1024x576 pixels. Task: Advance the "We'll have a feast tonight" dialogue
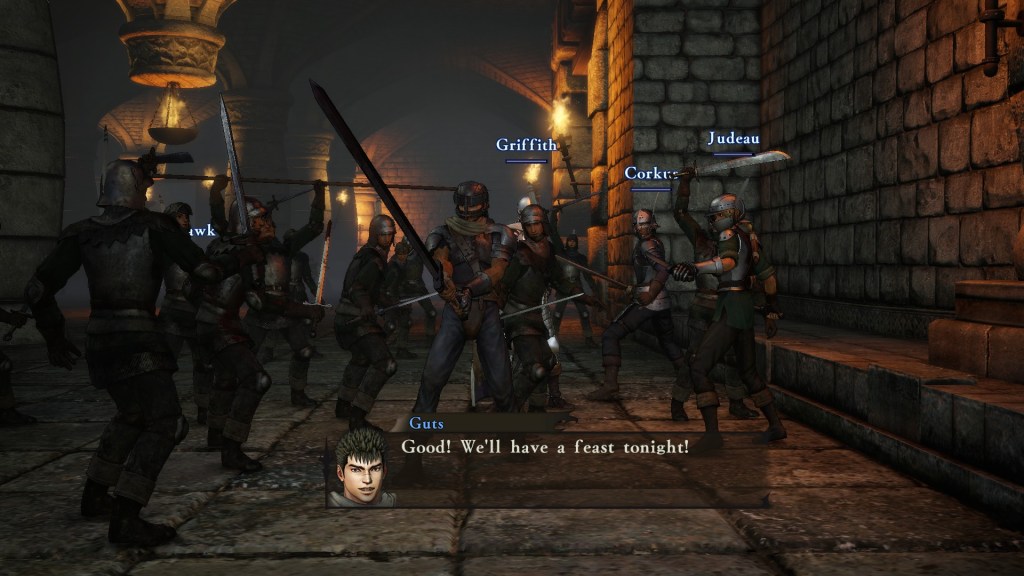pos(545,447)
